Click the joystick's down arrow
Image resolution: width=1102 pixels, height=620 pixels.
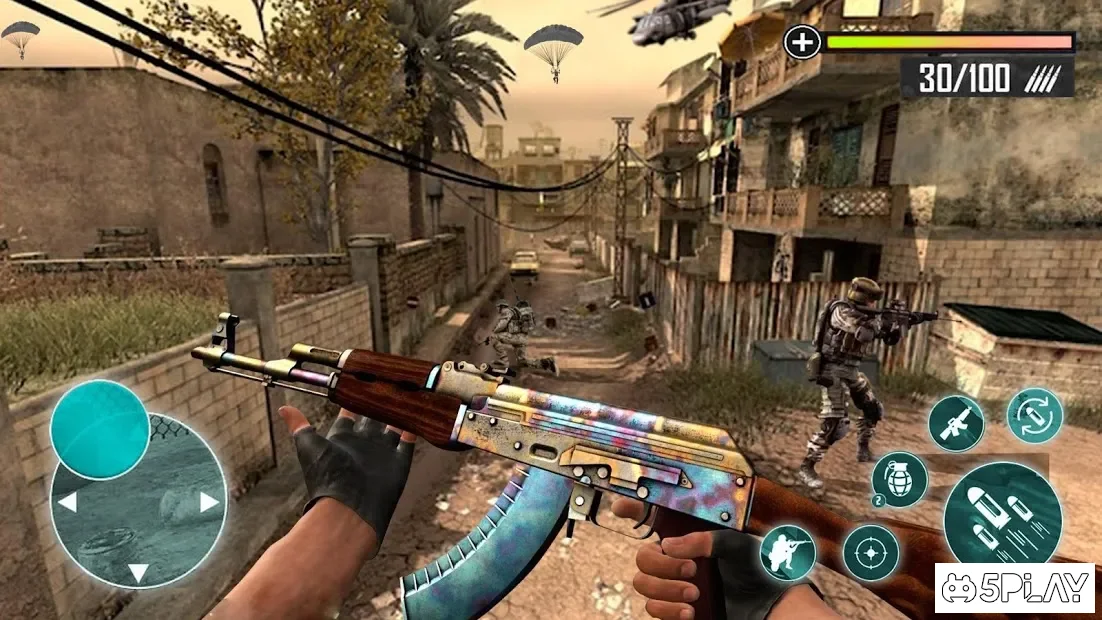point(138,573)
